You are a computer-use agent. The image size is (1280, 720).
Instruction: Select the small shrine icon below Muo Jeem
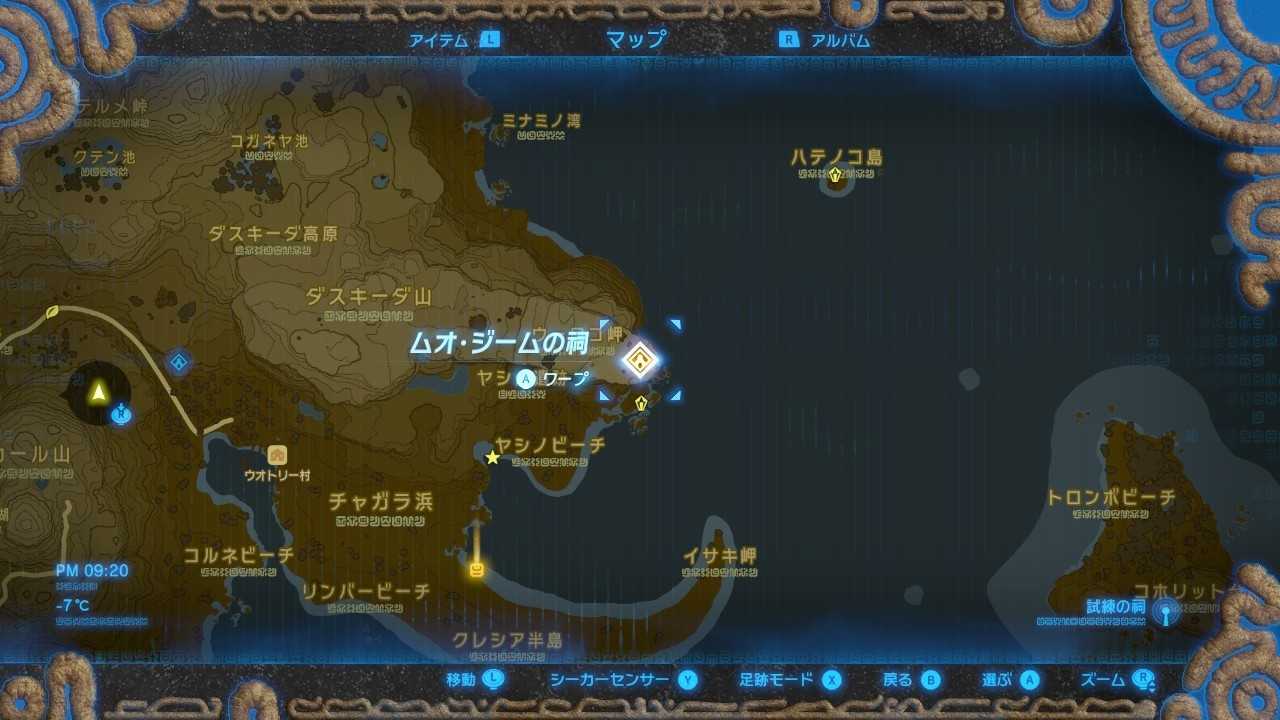[643, 403]
